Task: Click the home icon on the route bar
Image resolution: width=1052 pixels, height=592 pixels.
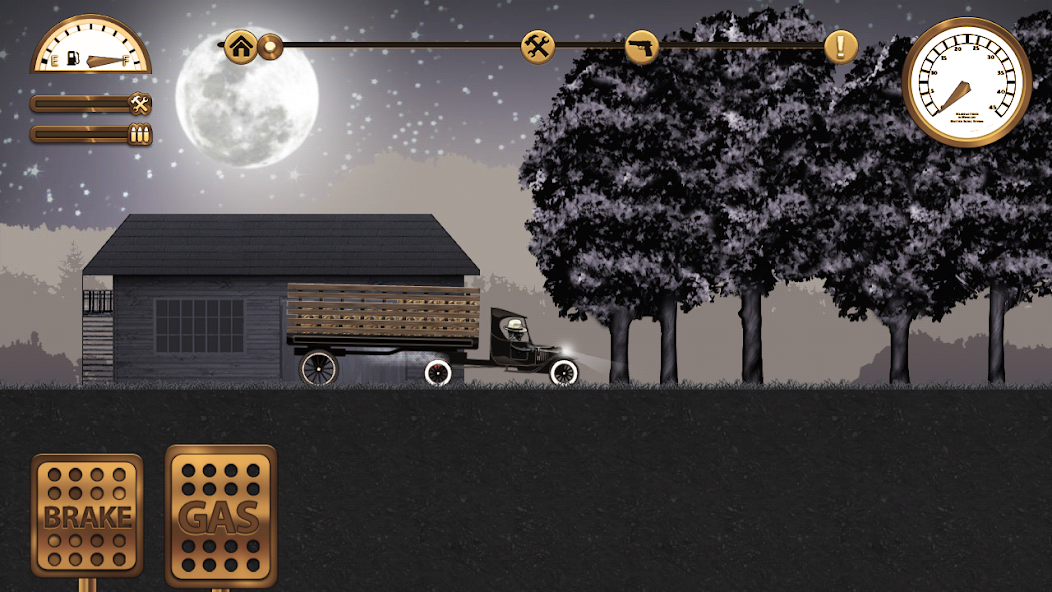Action: pos(240,46)
